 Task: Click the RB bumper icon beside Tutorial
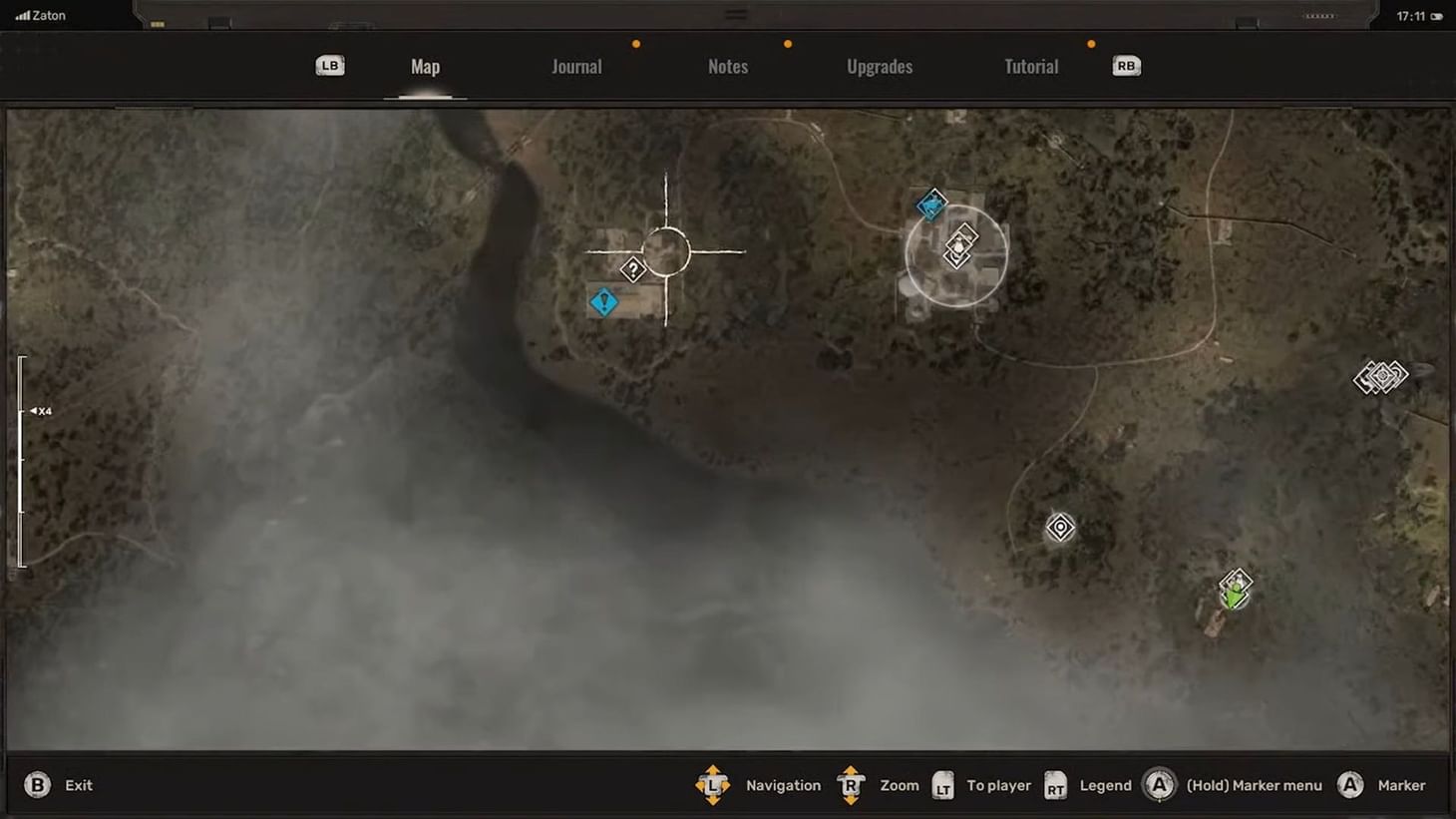point(1125,65)
